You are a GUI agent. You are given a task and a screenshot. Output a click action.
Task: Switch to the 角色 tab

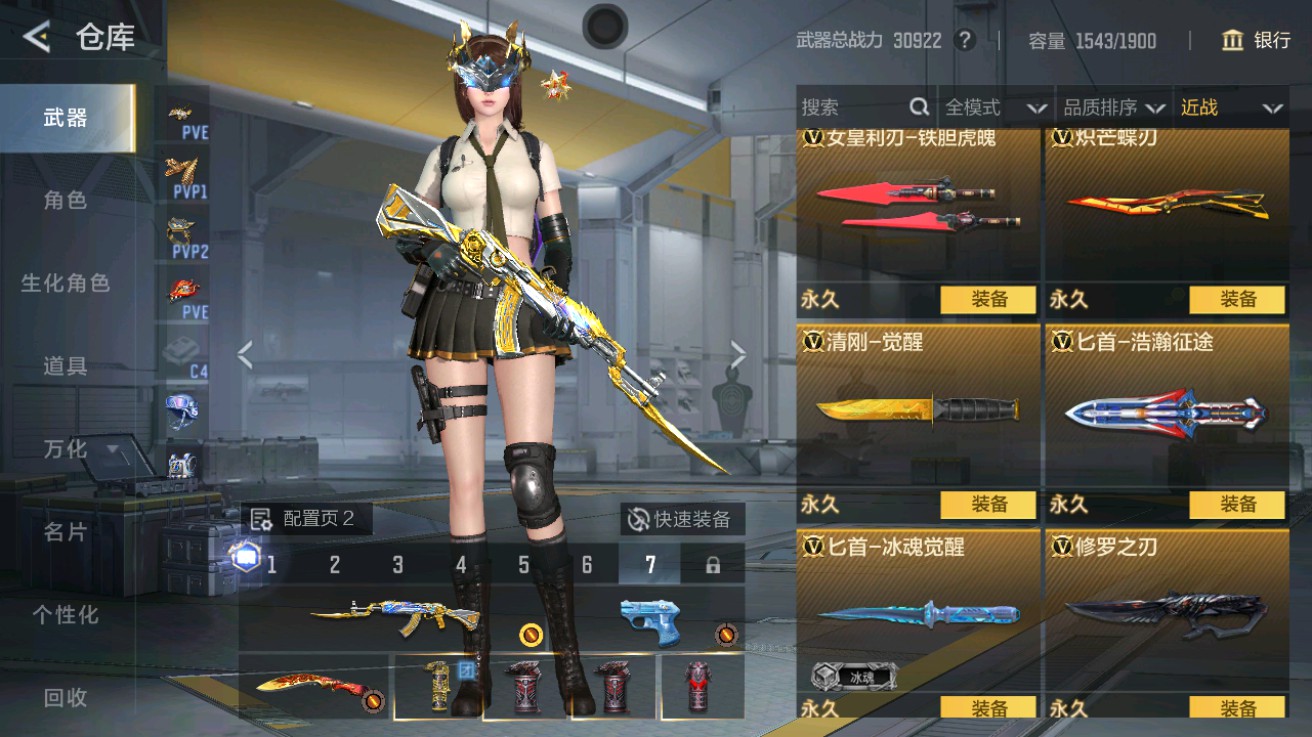coord(65,200)
